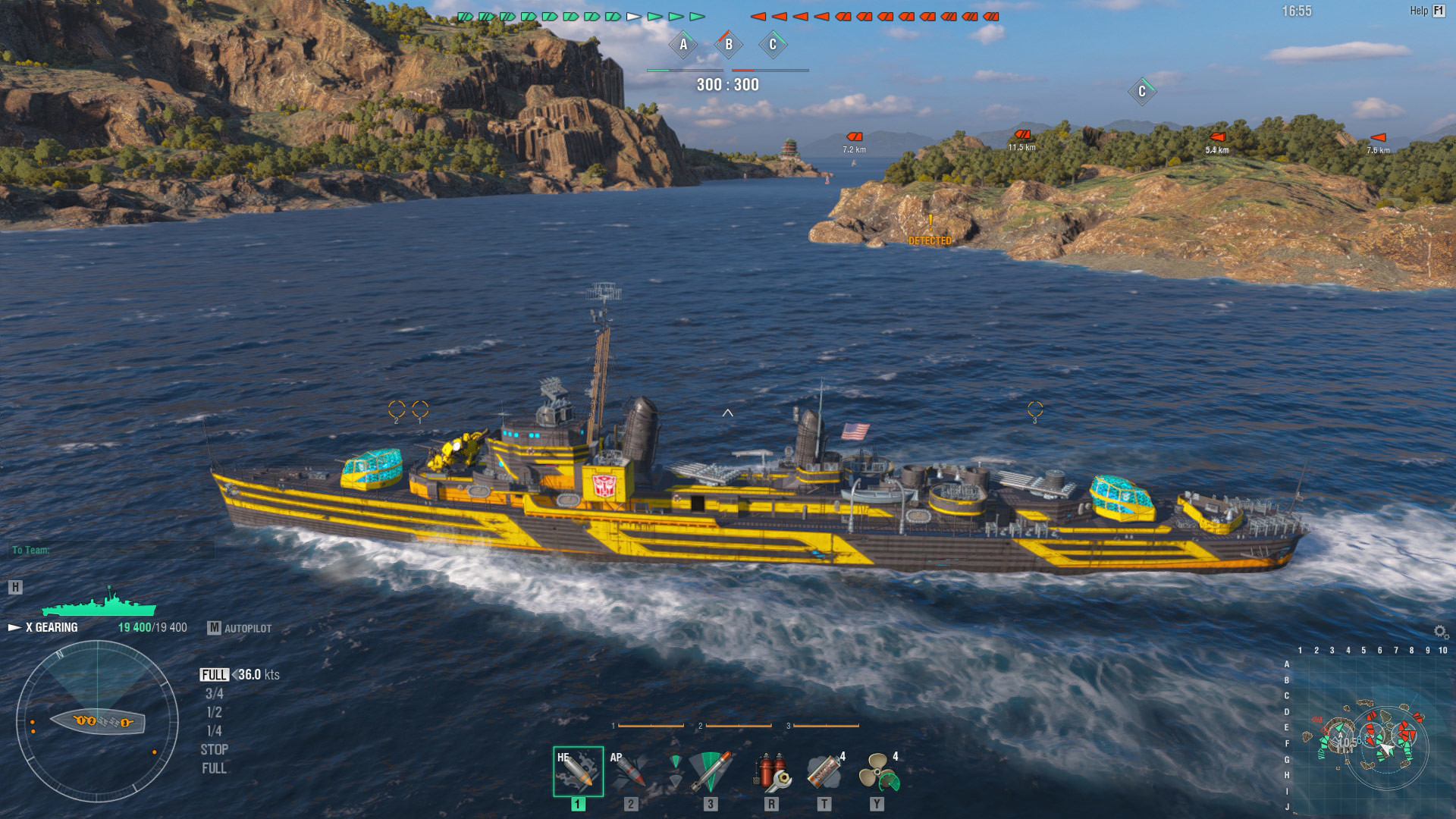Viewport: 1456px width, 819px height.
Task: Activate the Damage Control Party consumable
Action: [x=772, y=771]
